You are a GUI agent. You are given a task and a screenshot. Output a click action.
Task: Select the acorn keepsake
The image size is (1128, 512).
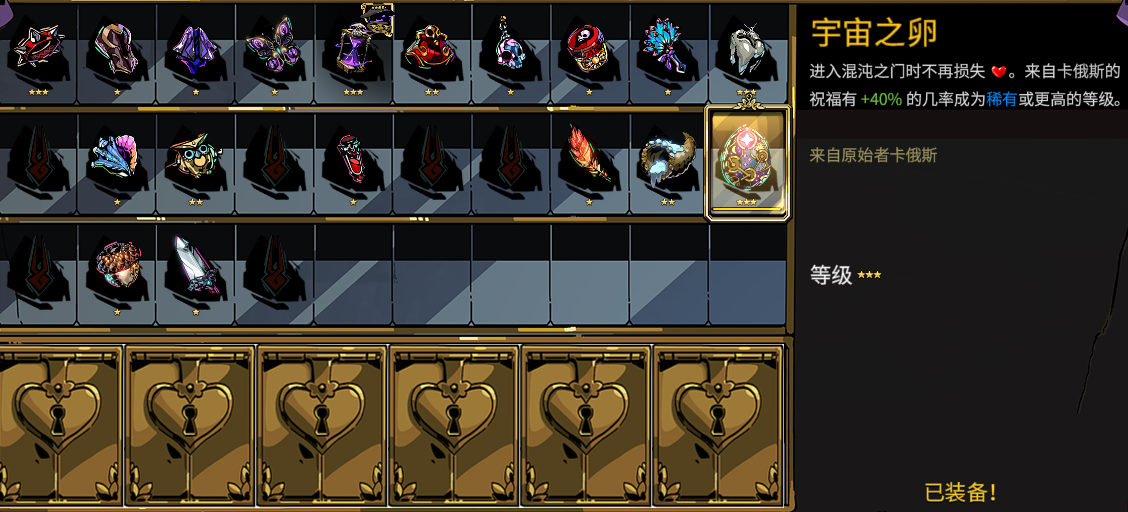[116, 268]
